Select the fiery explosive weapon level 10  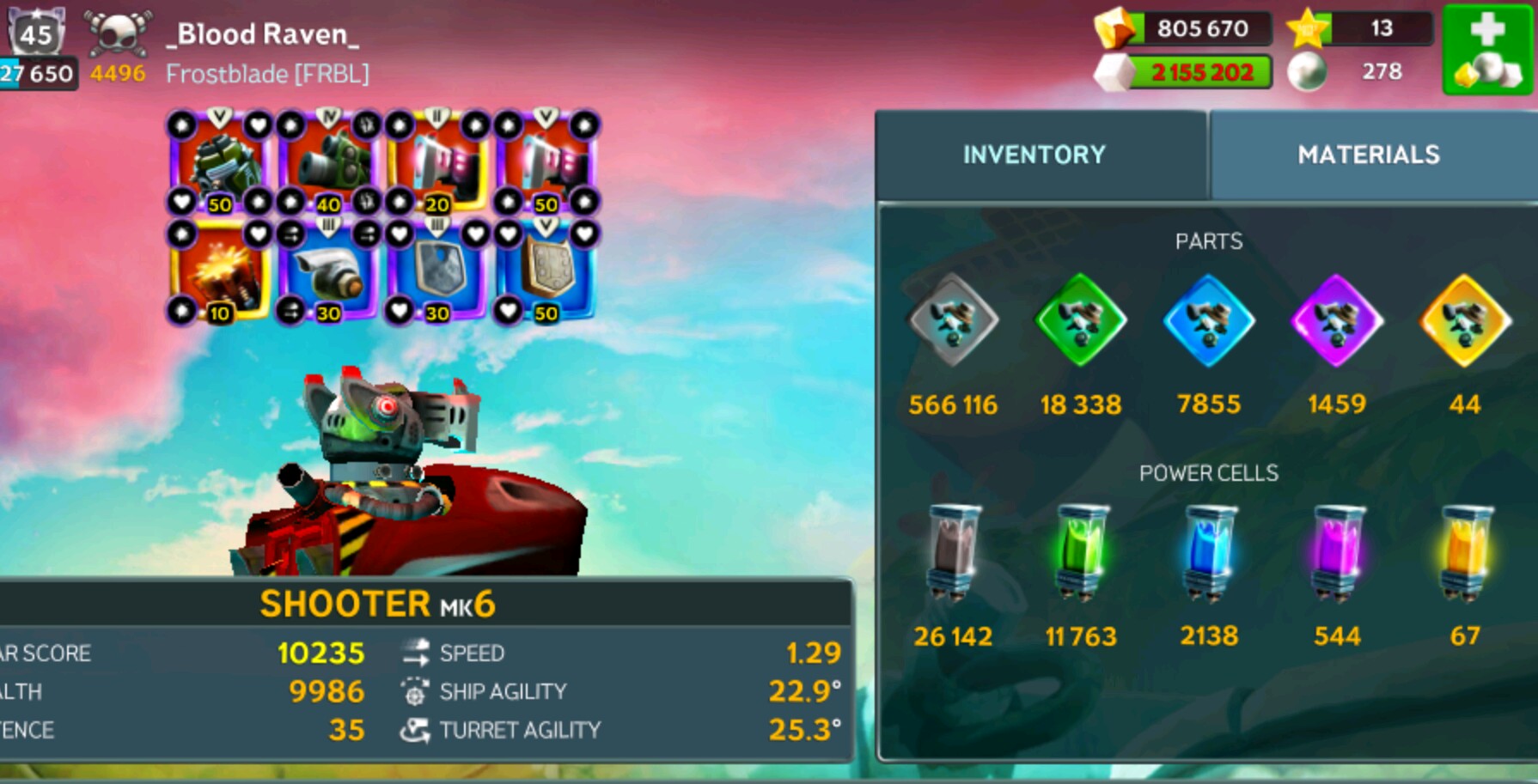(219, 272)
